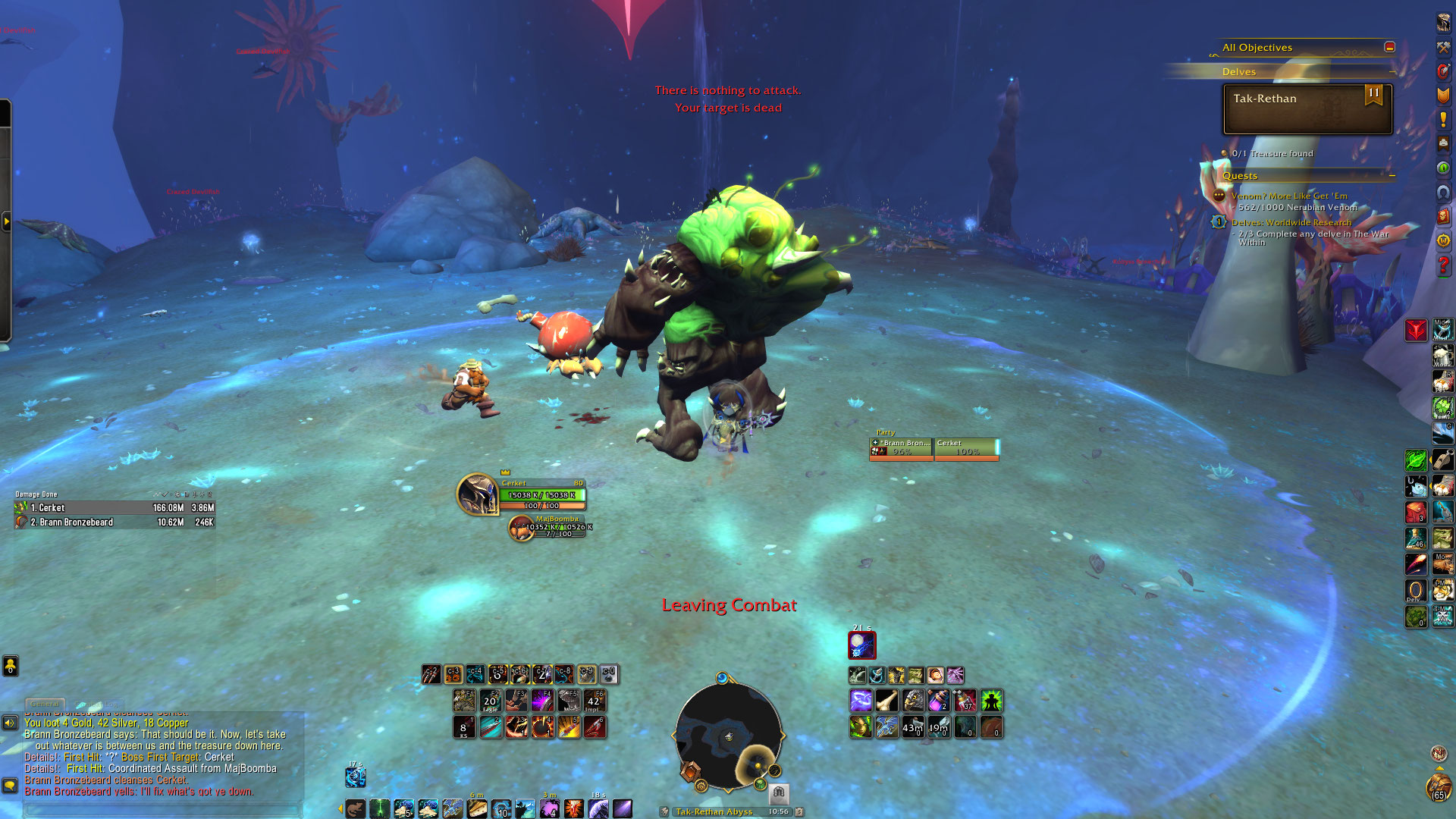Use the F4 purple ability slot

pyautogui.click(x=542, y=701)
